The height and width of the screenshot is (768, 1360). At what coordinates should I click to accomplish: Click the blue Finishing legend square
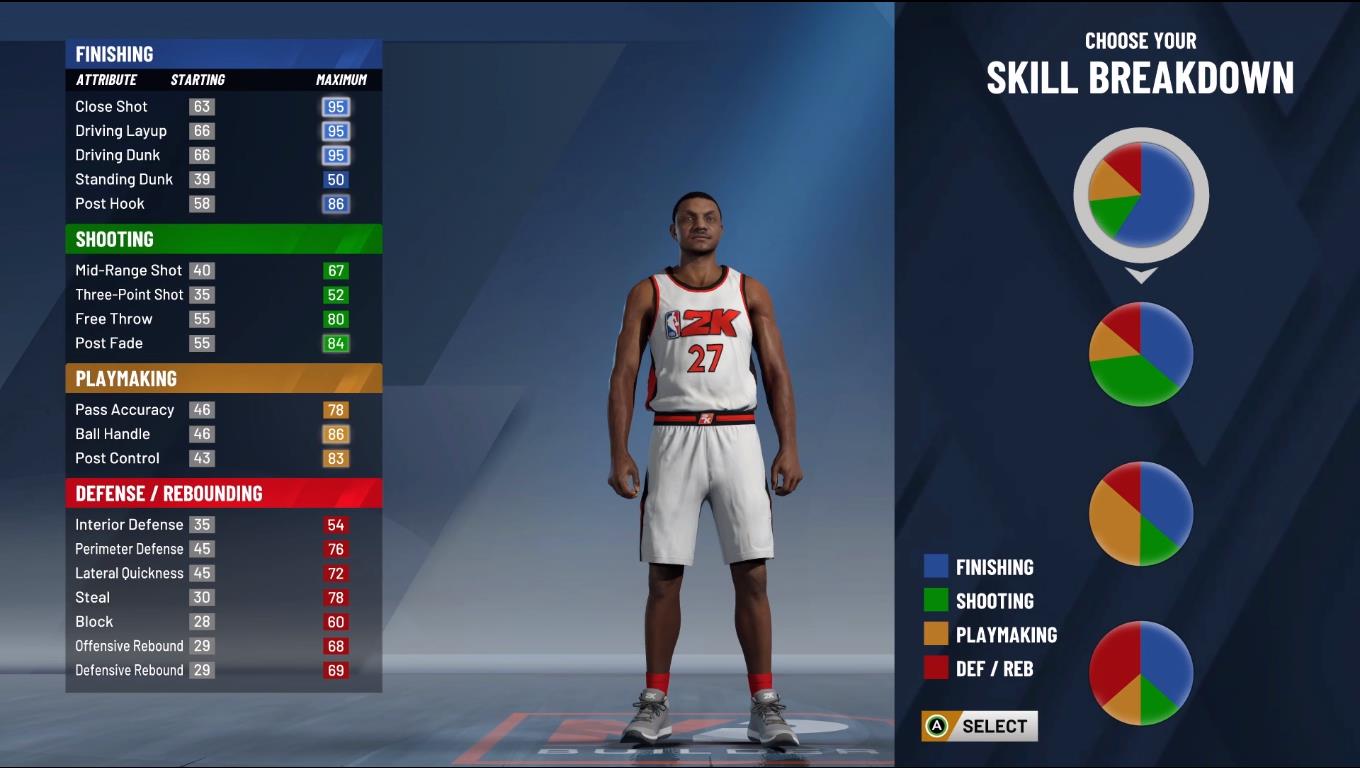tap(937, 566)
